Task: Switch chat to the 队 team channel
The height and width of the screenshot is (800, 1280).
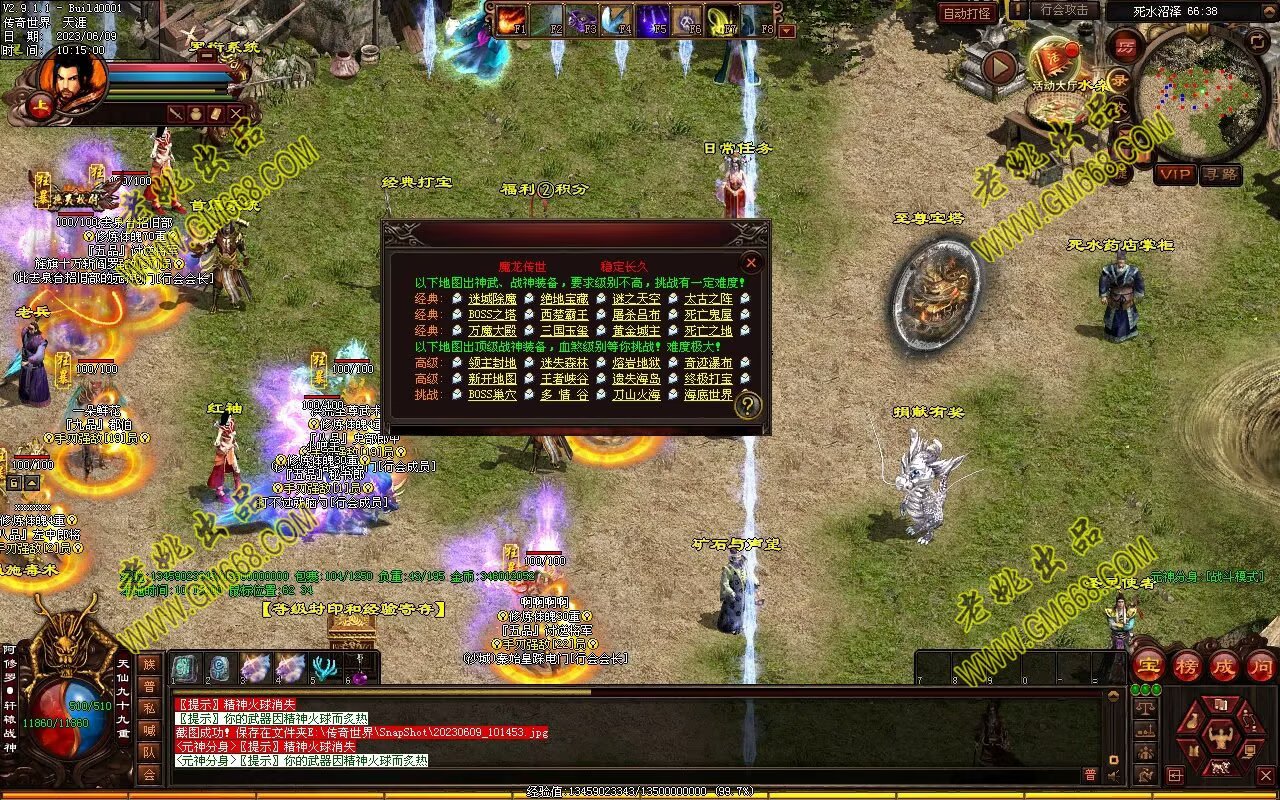Action: pyautogui.click(x=148, y=751)
